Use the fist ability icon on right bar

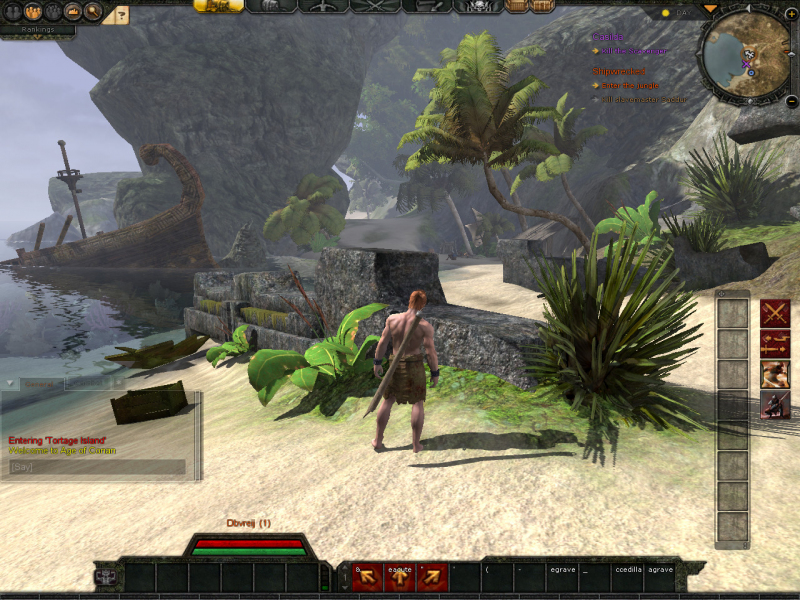click(x=775, y=374)
